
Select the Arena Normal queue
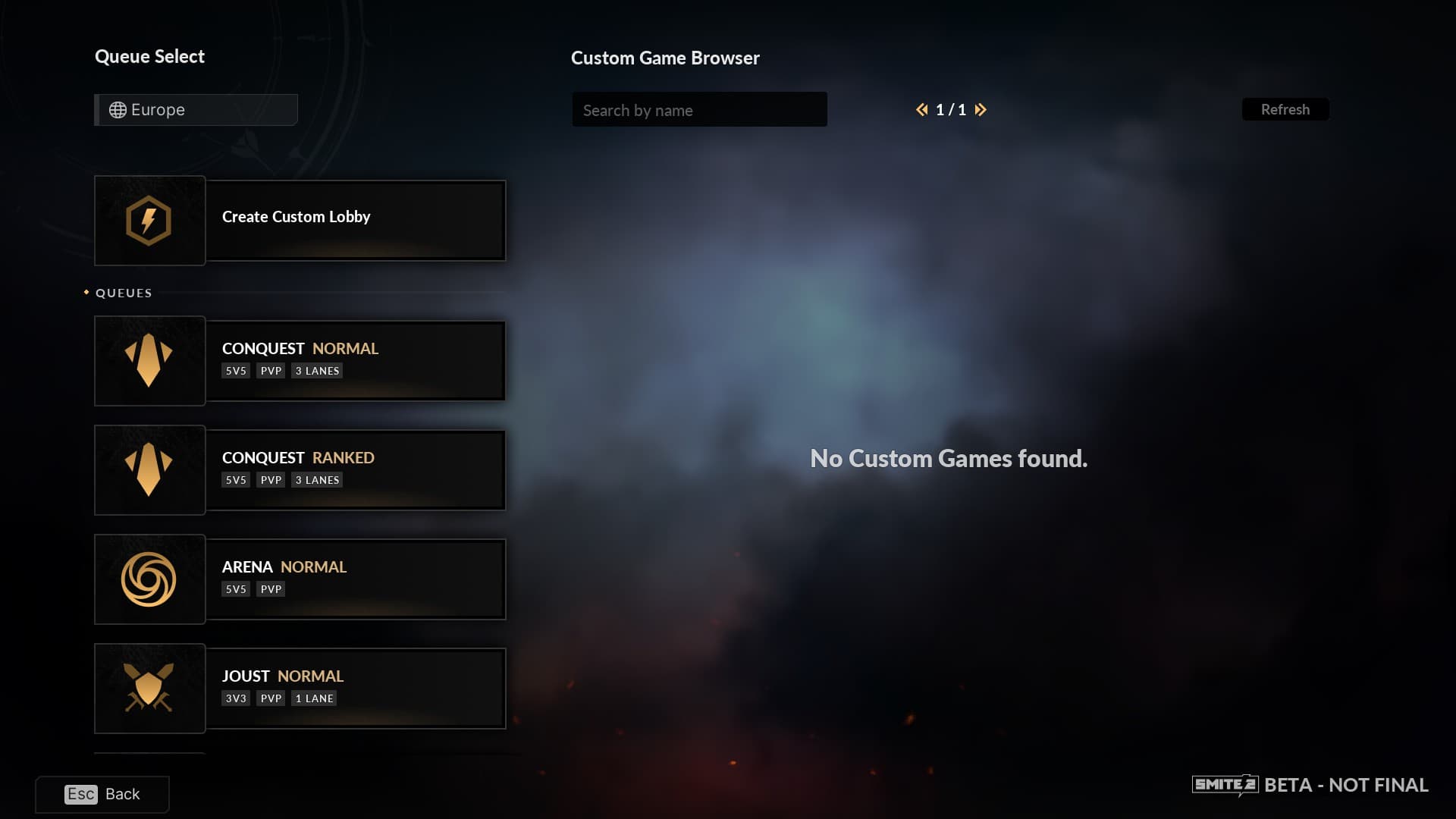(300, 579)
